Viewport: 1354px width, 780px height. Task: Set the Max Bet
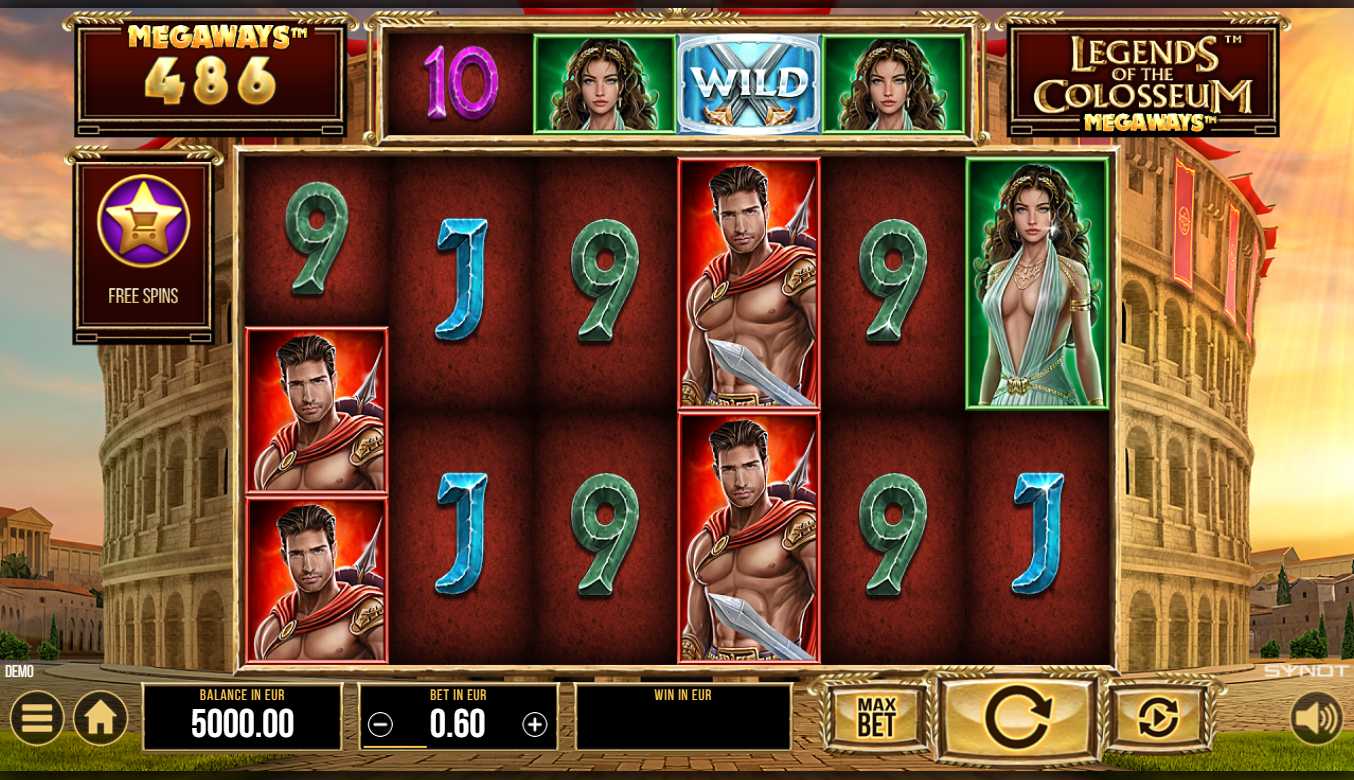click(x=876, y=717)
